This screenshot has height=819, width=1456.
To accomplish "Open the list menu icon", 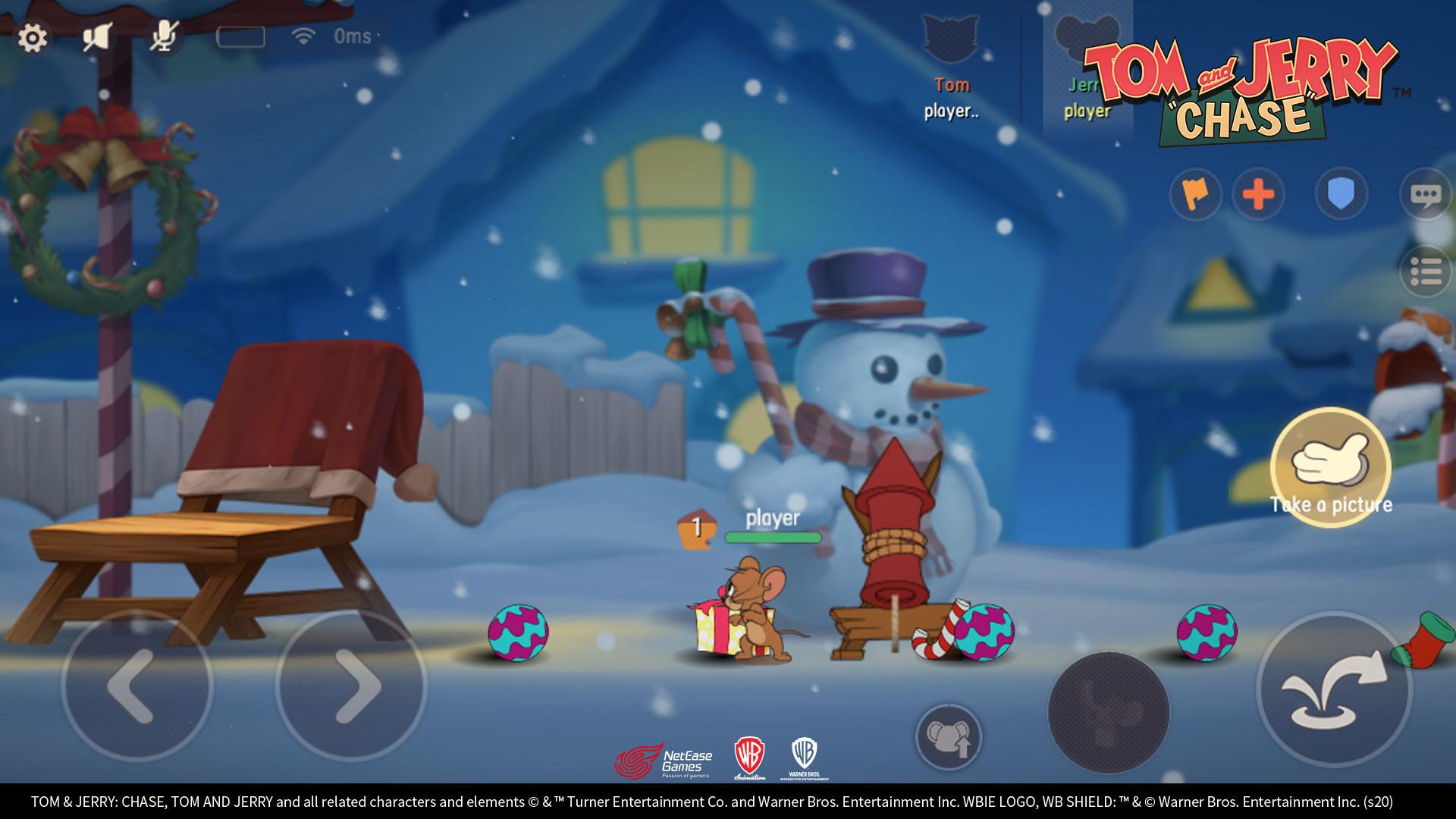I will click(1426, 271).
